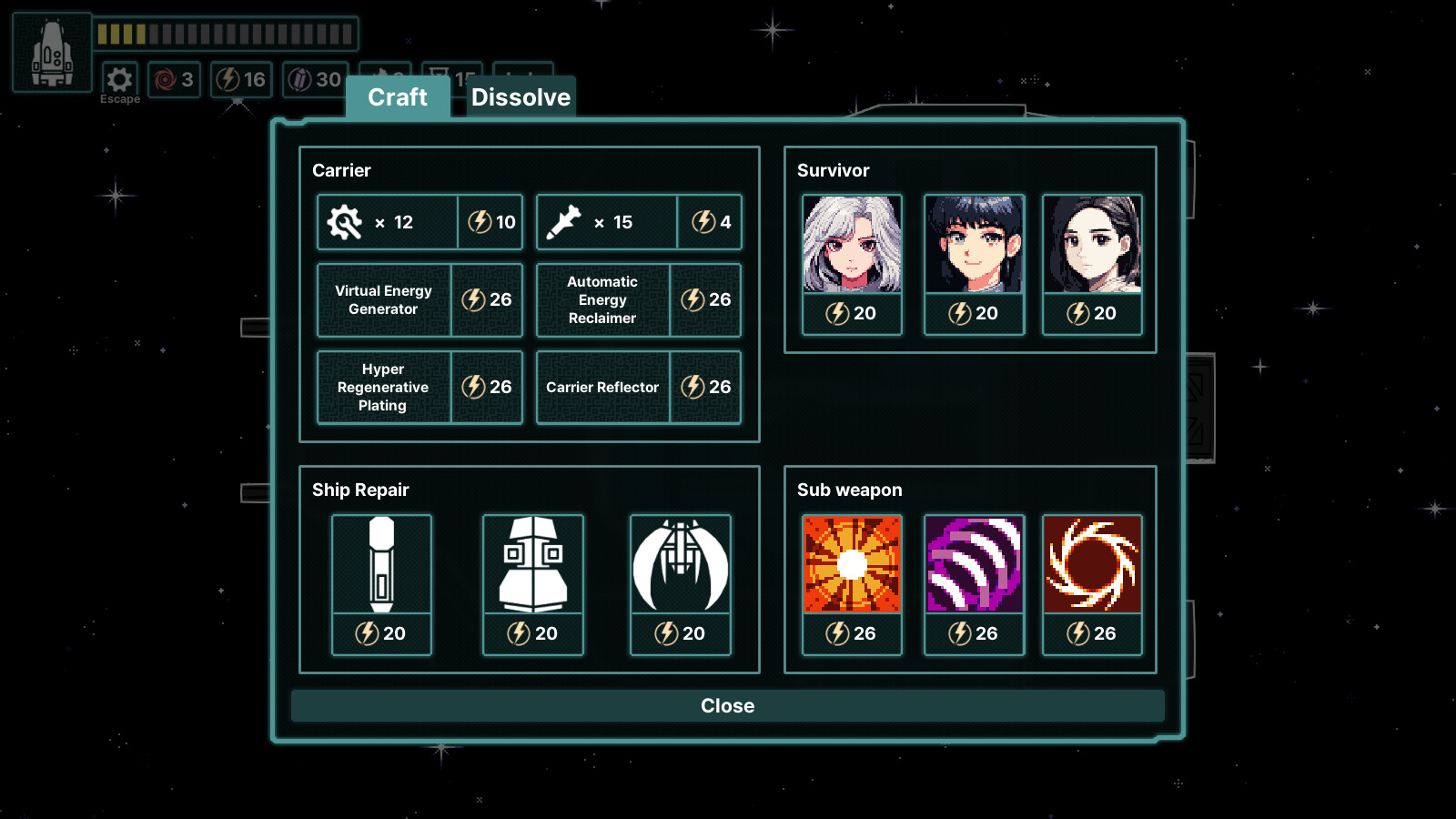
Task: Select the Craft tab
Action: pos(397,97)
